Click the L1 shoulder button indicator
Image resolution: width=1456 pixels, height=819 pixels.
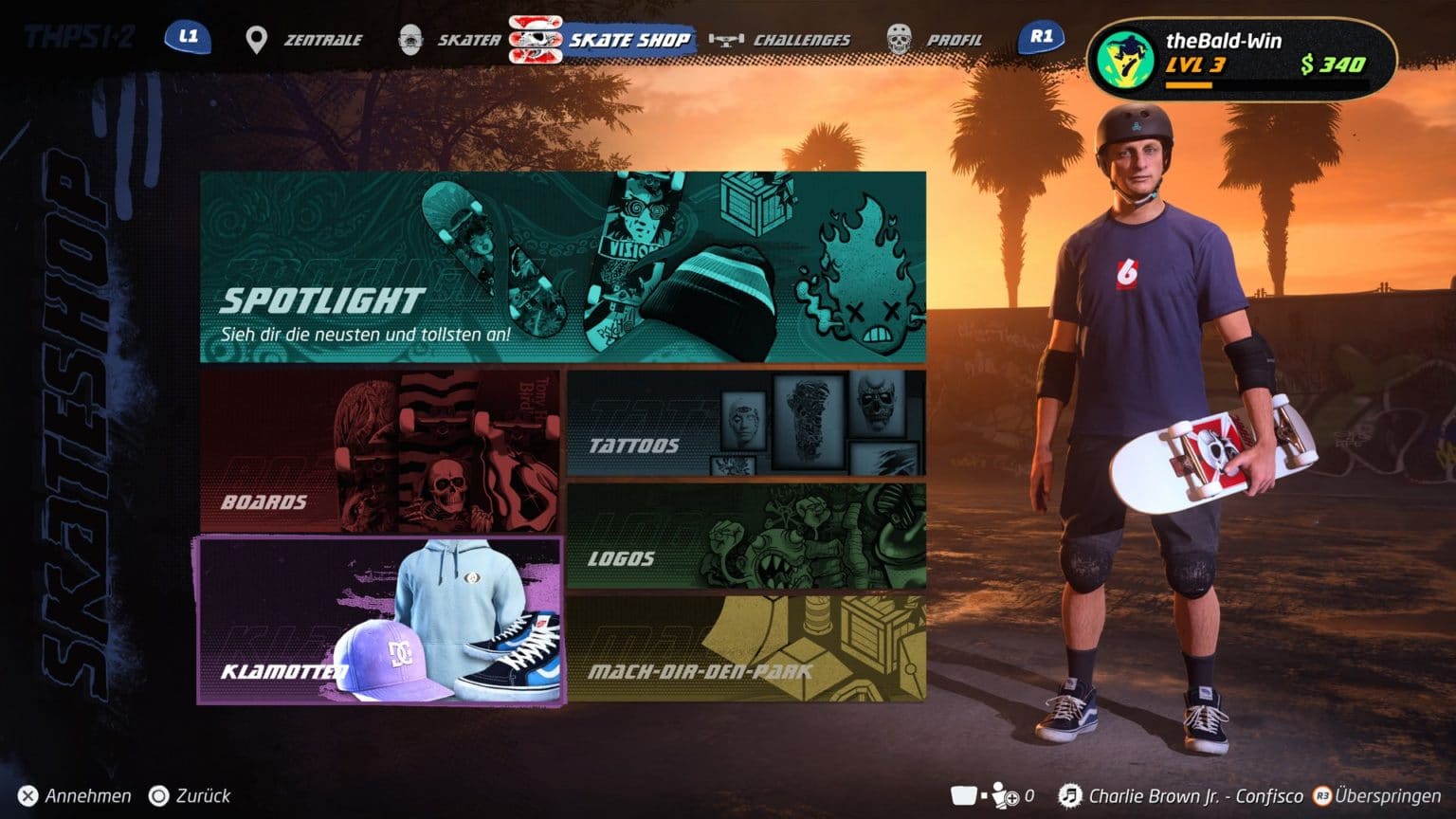tap(187, 38)
